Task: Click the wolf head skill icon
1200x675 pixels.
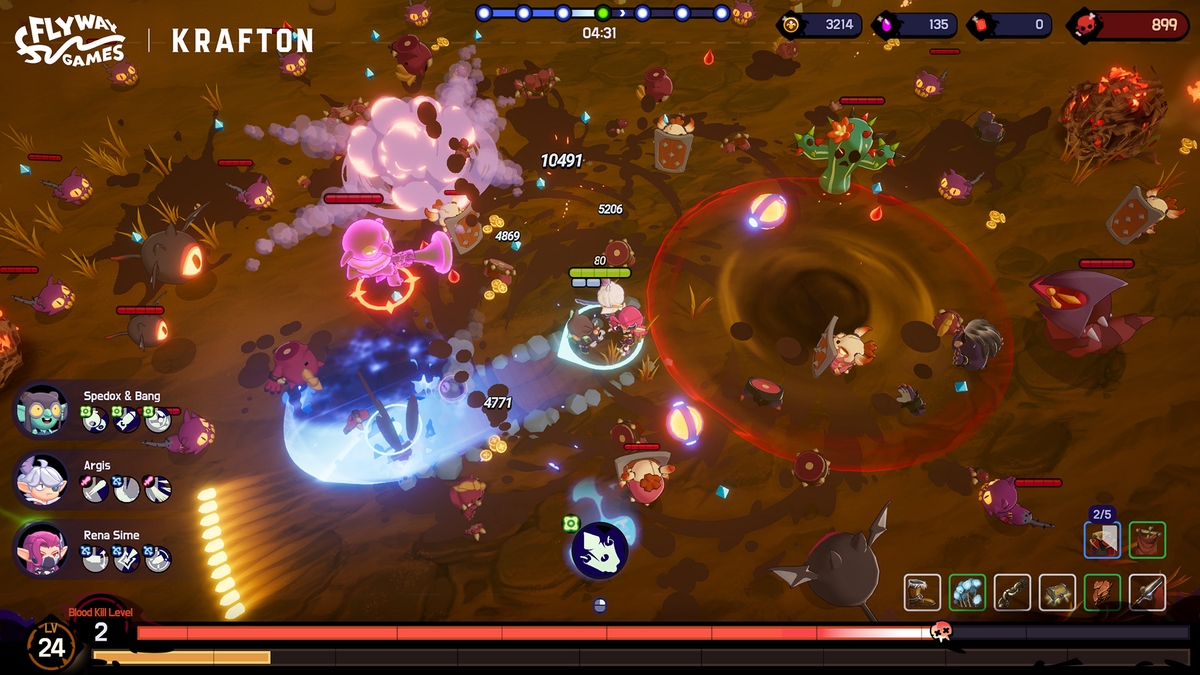Action: pos(599,551)
